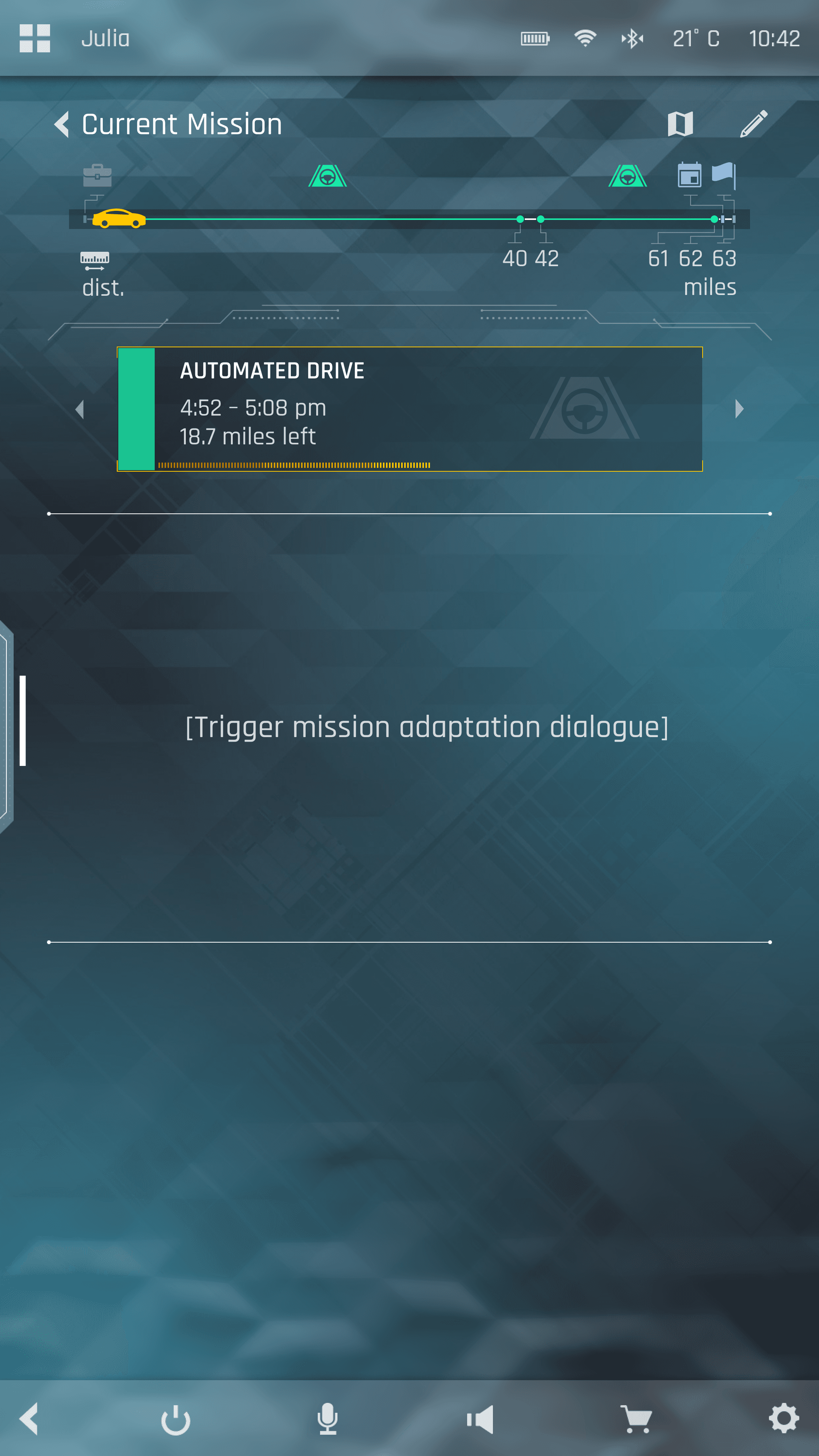819x1456 pixels.
Task: Open the shopping cart
Action: (637, 1419)
